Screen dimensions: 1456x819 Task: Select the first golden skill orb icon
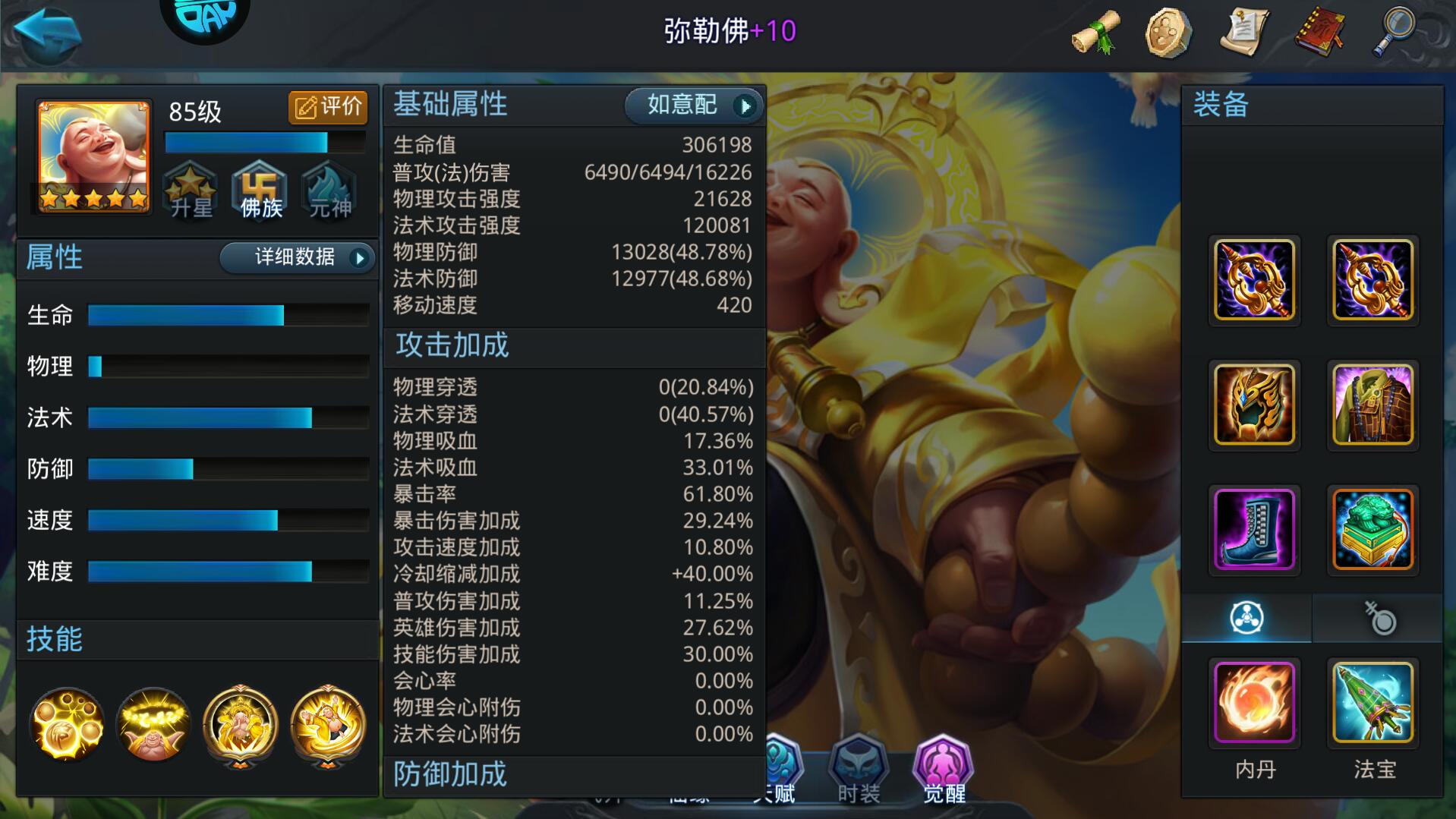pyautogui.click(x=67, y=726)
